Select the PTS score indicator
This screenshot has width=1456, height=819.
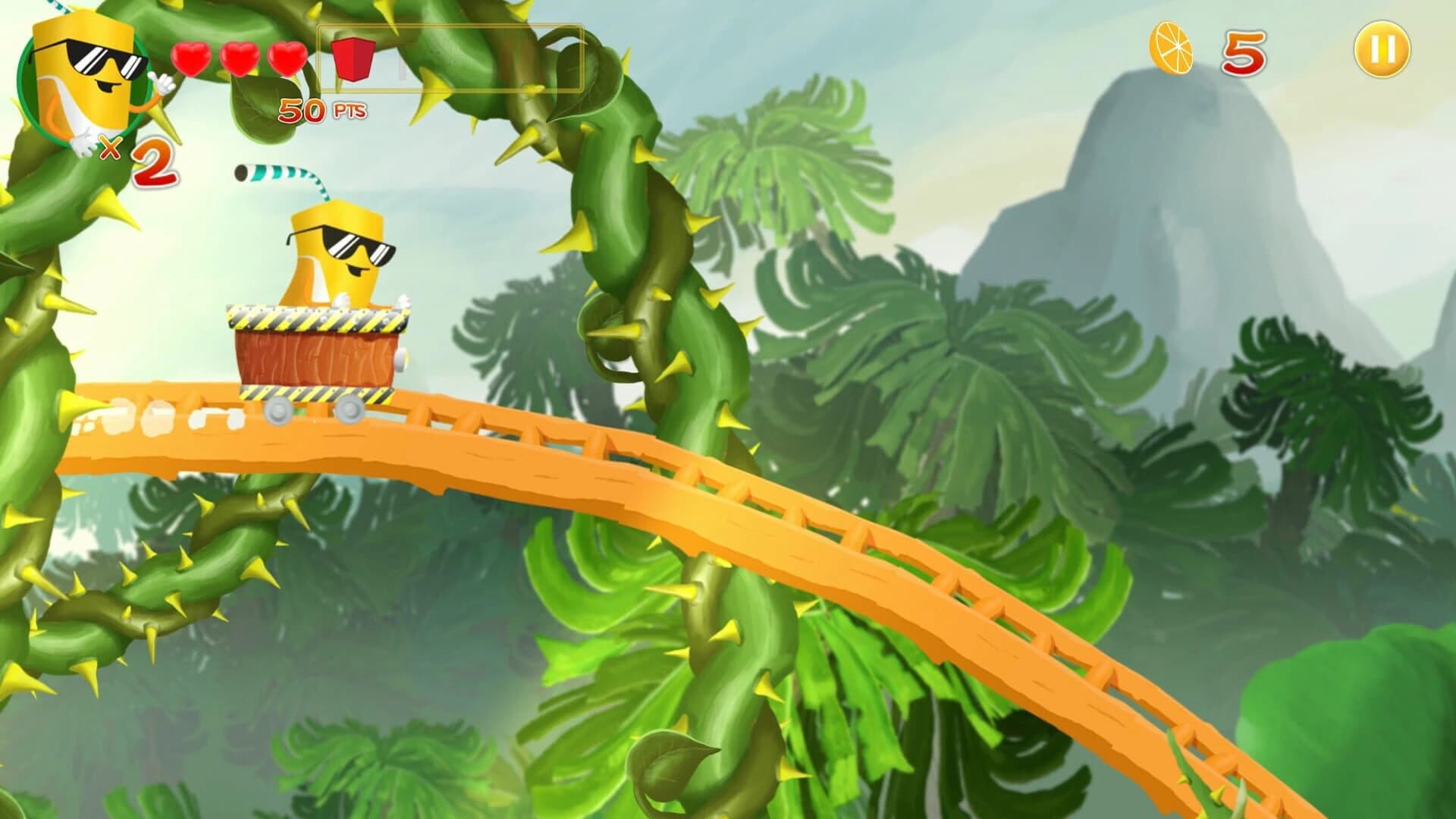click(x=349, y=111)
